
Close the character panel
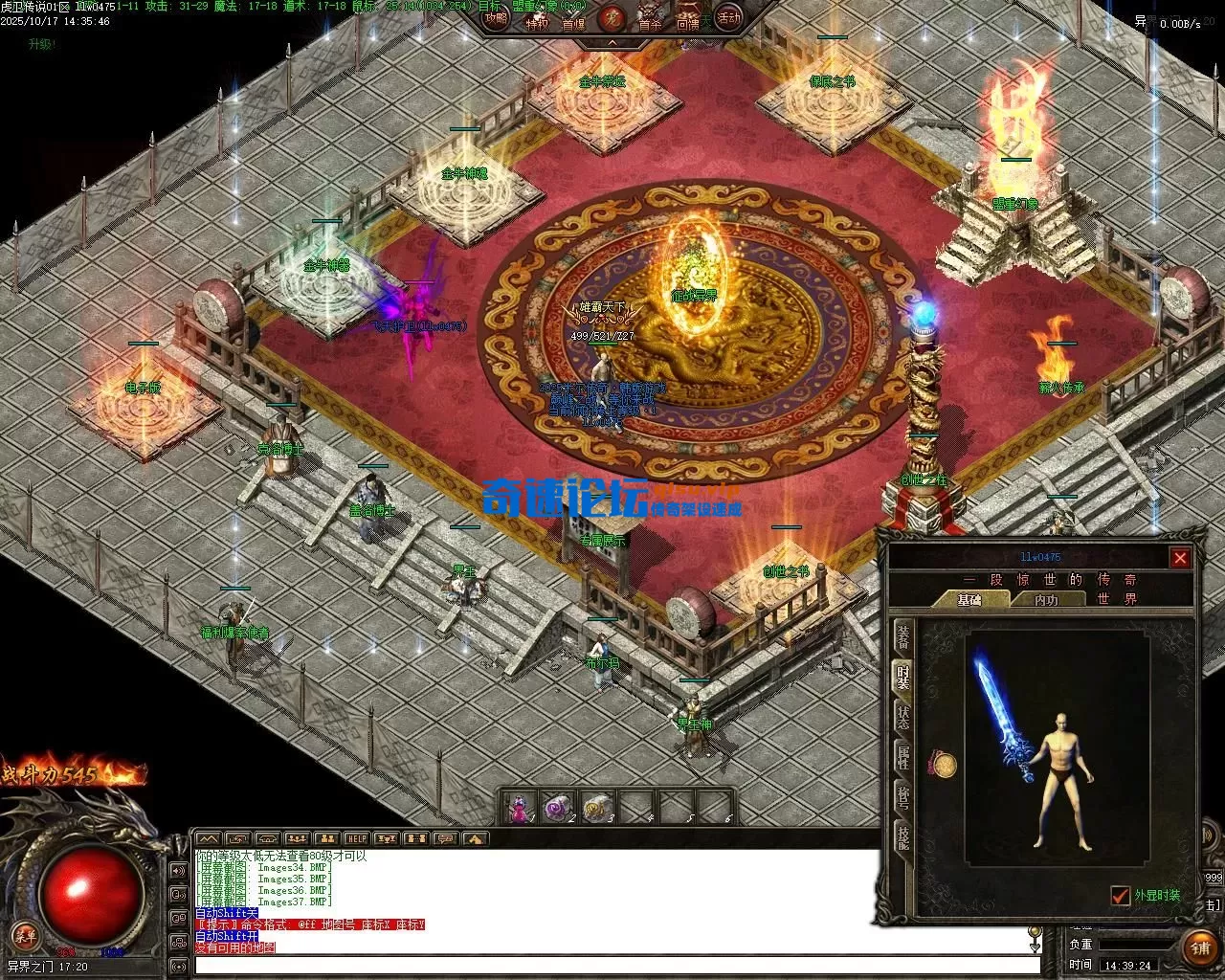click(x=1180, y=558)
